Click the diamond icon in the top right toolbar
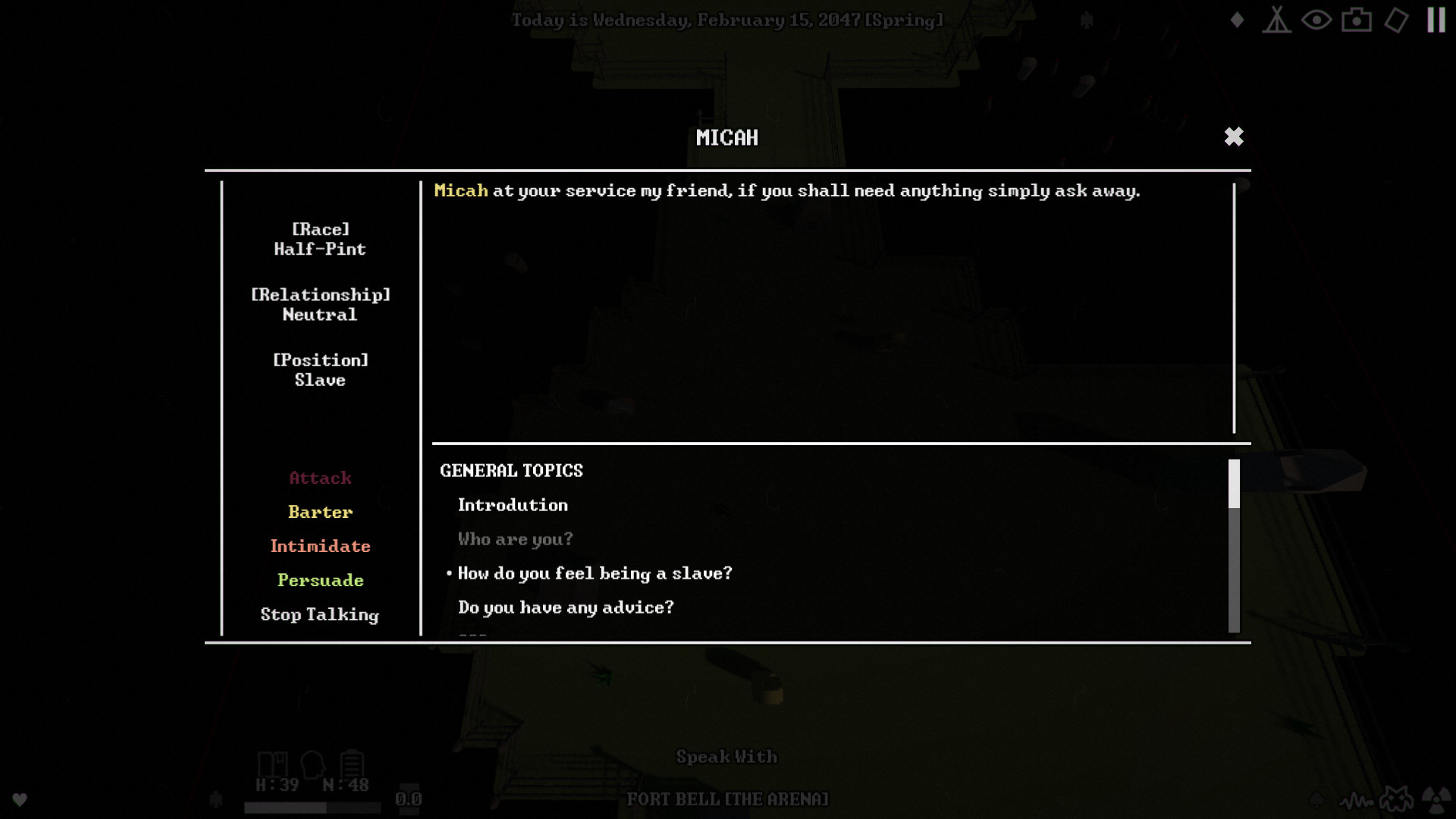The height and width of the screenshot is (819, 1456). 1236,20
